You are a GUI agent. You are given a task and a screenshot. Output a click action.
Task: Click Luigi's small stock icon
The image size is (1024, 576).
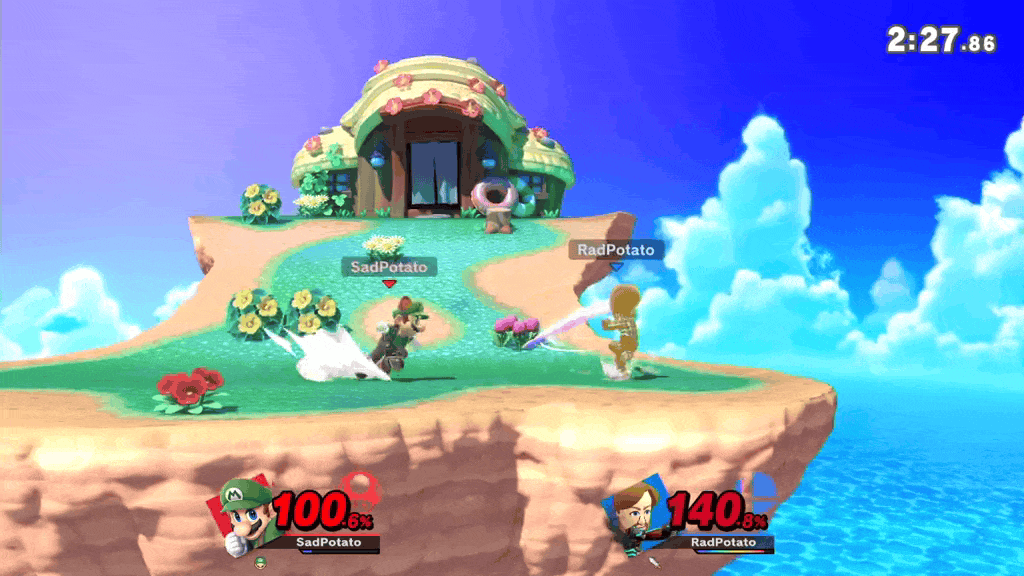[260, 562]
